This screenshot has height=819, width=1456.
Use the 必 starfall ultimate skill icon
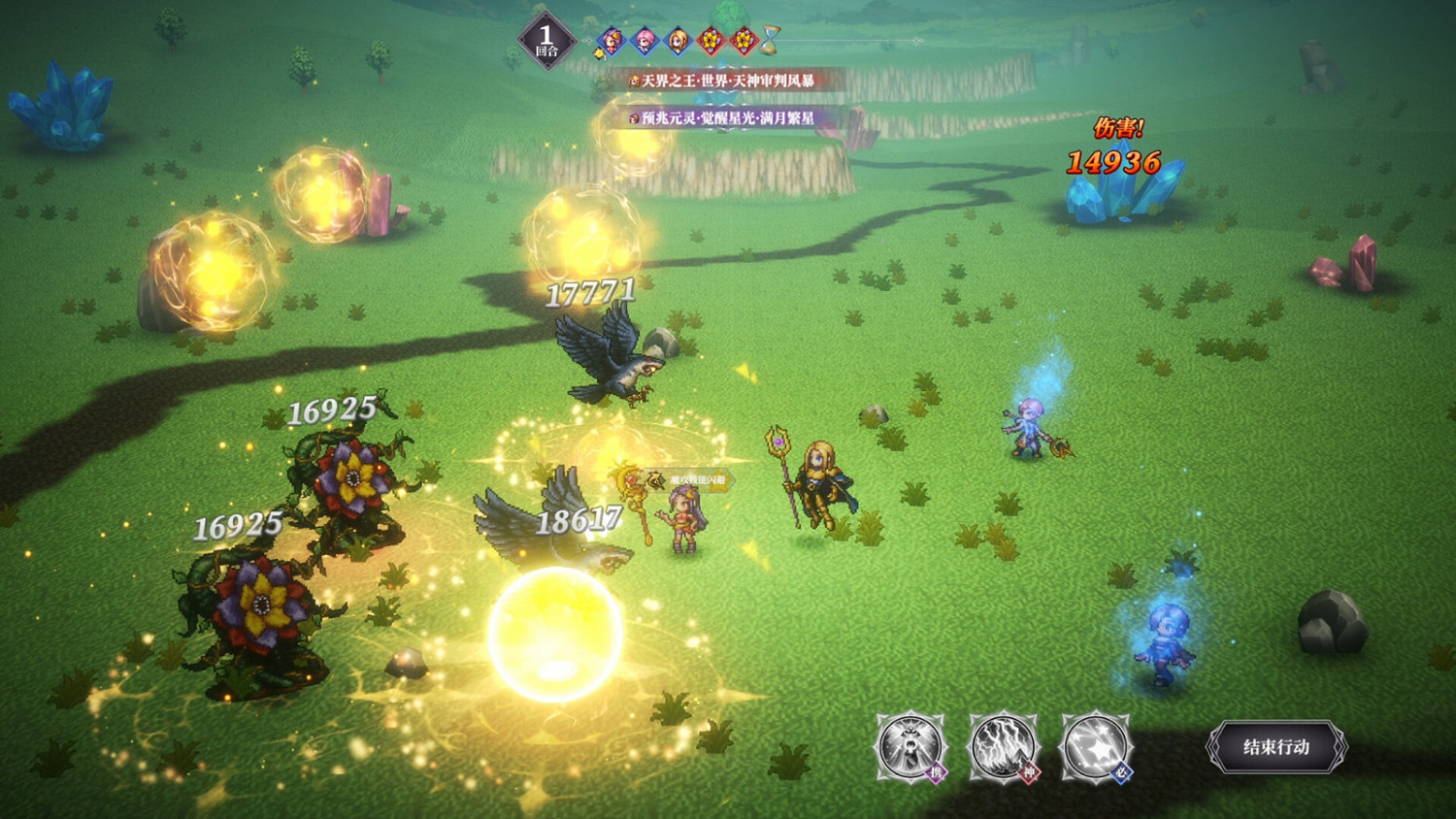pos(1097,747)
